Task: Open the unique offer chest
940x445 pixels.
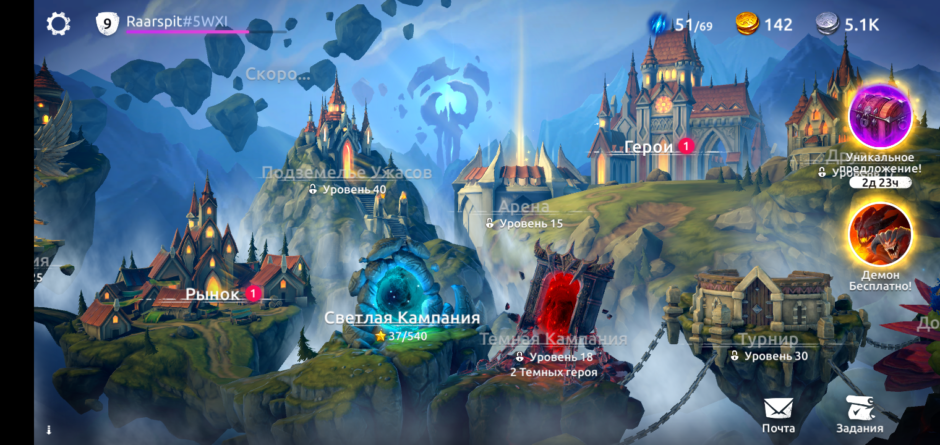Action: coord(880,118)
